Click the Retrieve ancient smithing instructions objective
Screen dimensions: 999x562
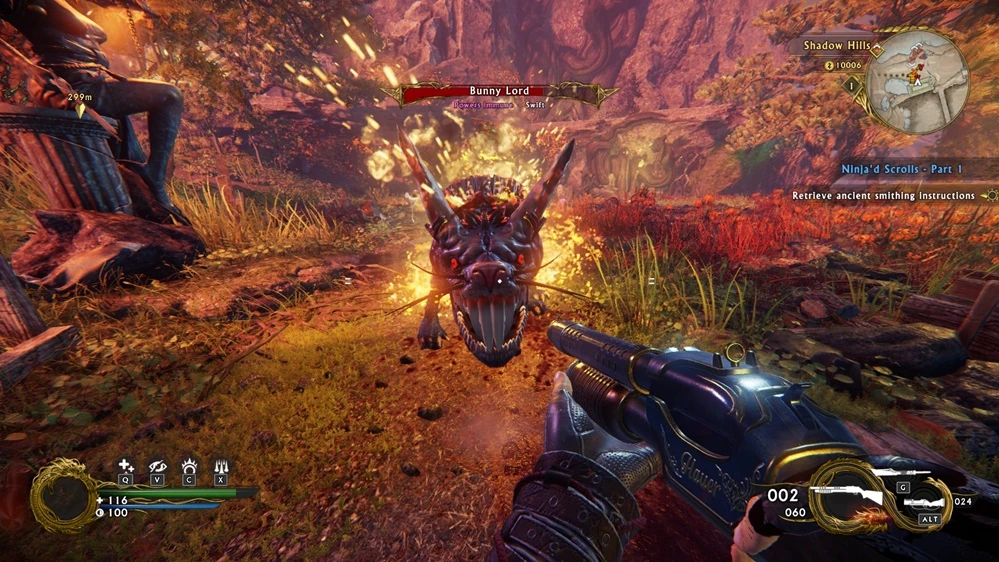point(883,196)
